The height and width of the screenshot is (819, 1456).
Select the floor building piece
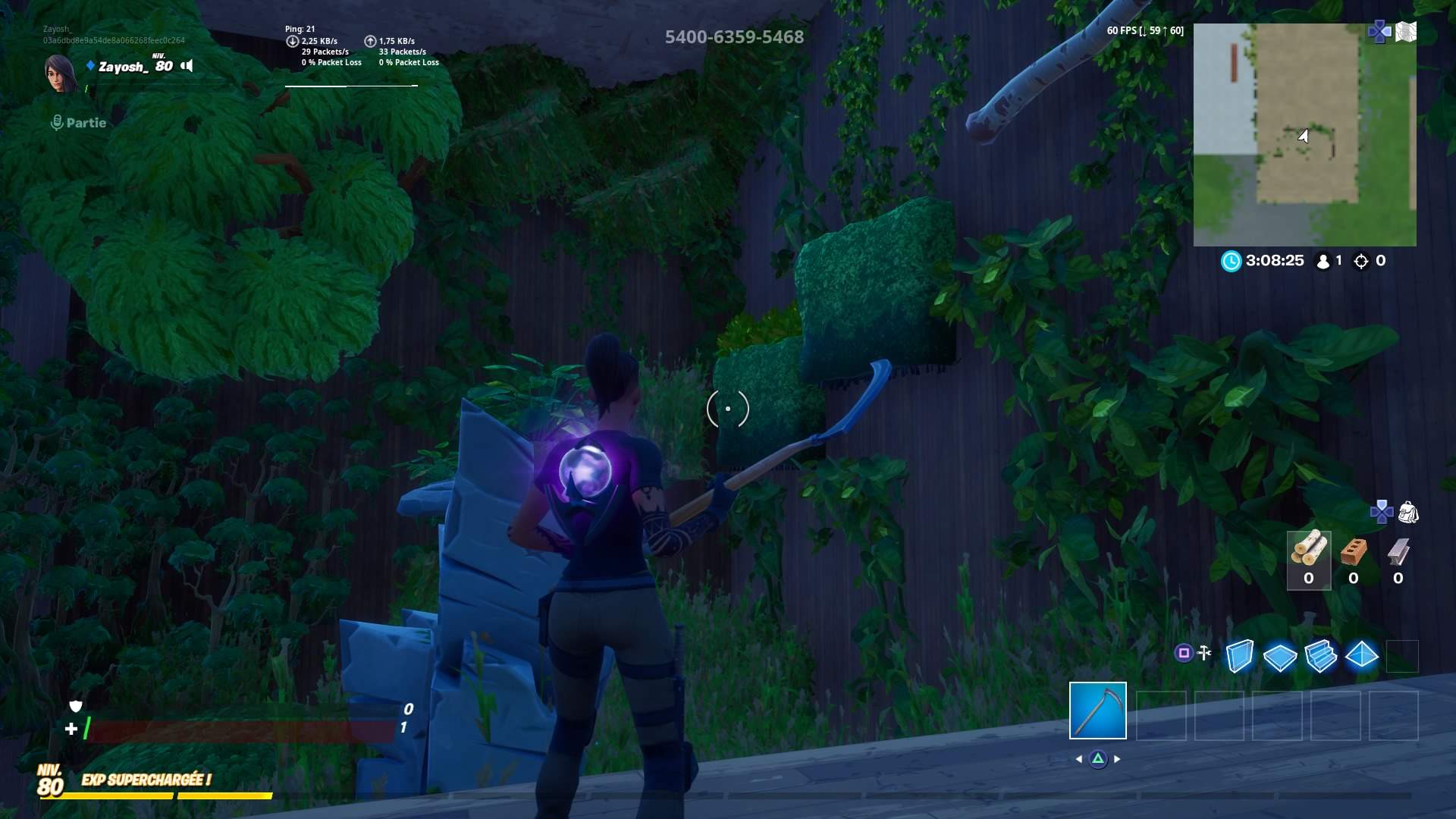pyautogui.click(x=1280, y=656)
